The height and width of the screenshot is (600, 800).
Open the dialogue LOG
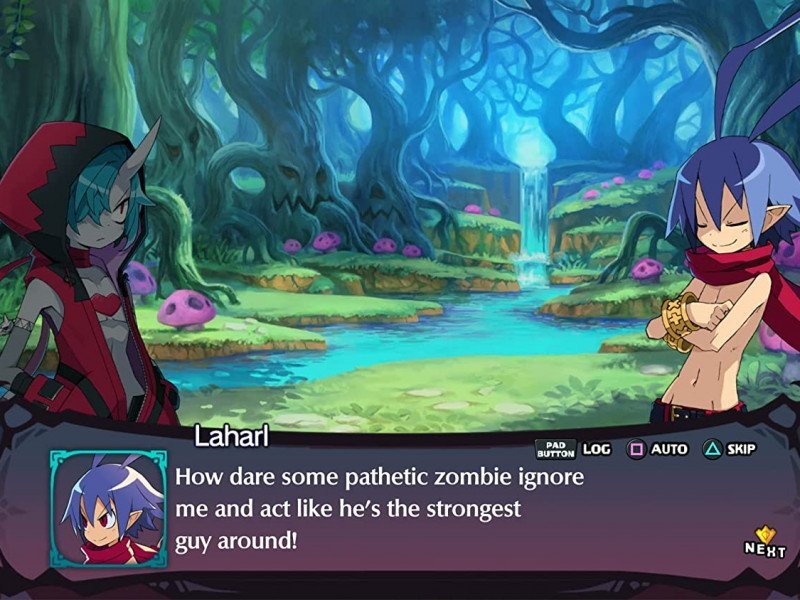[x=574, y=449]
